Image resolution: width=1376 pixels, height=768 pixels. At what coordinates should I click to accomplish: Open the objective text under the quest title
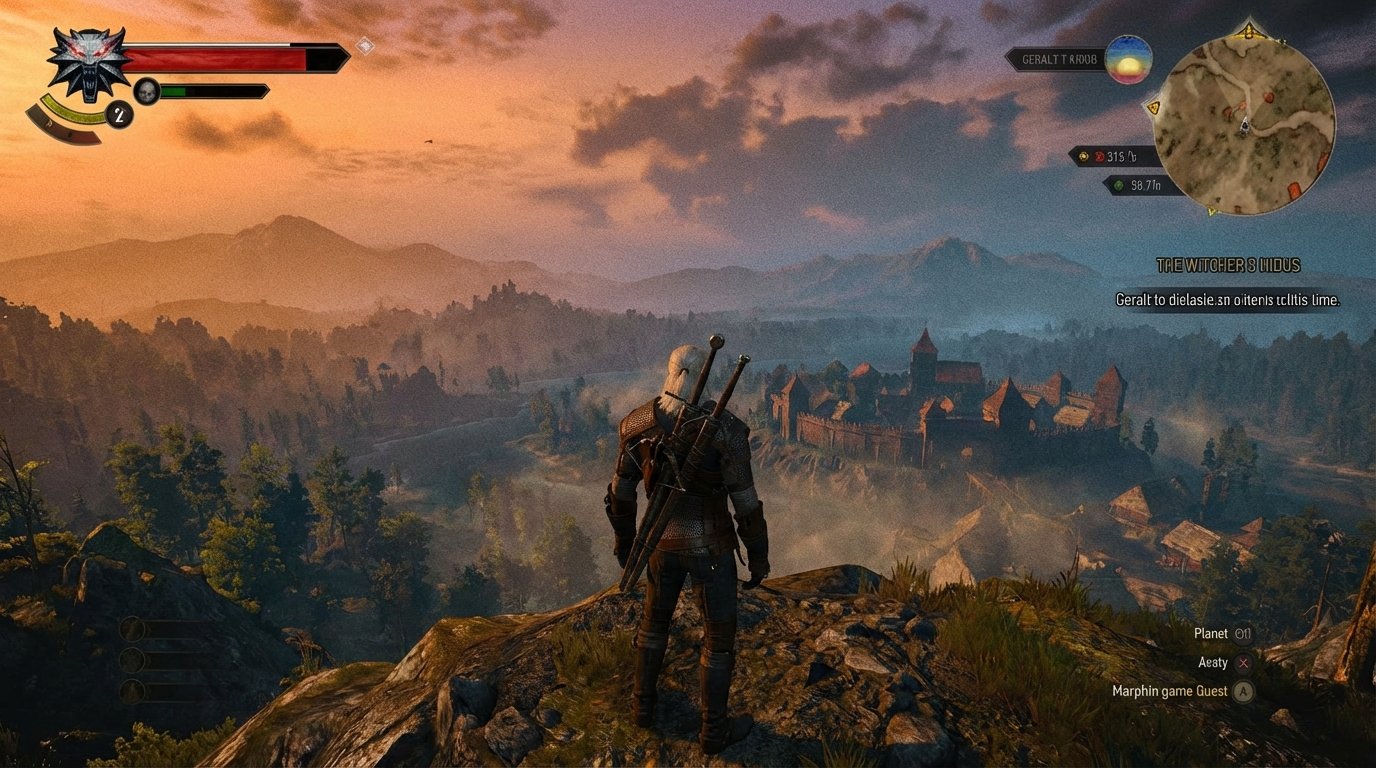point(1227,299)
